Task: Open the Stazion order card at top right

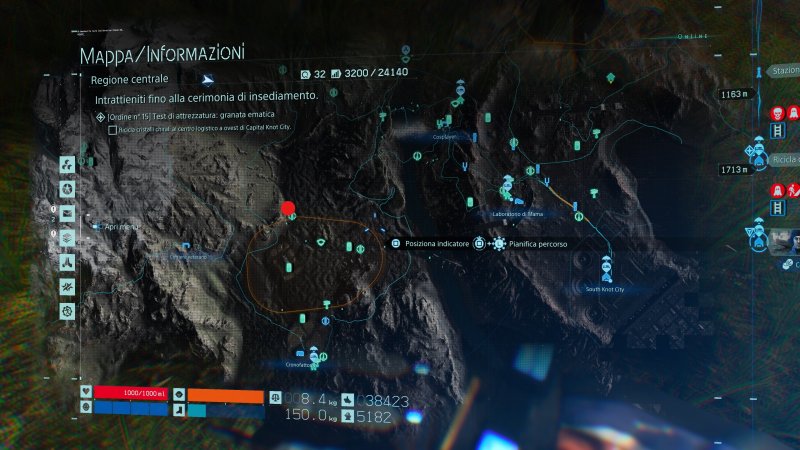Action: [783, 71]
